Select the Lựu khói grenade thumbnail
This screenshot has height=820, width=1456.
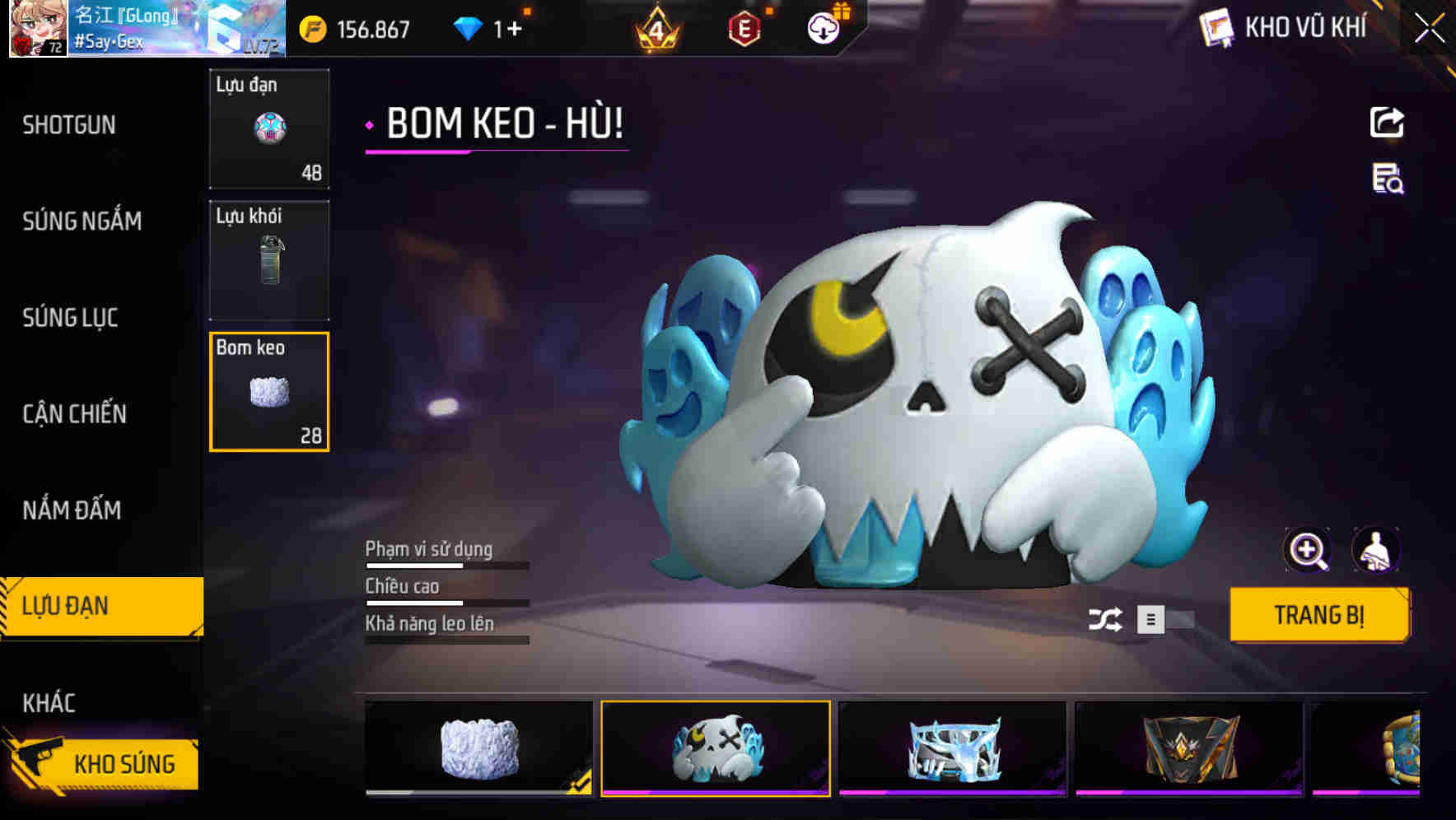click(x=268, y=259)
